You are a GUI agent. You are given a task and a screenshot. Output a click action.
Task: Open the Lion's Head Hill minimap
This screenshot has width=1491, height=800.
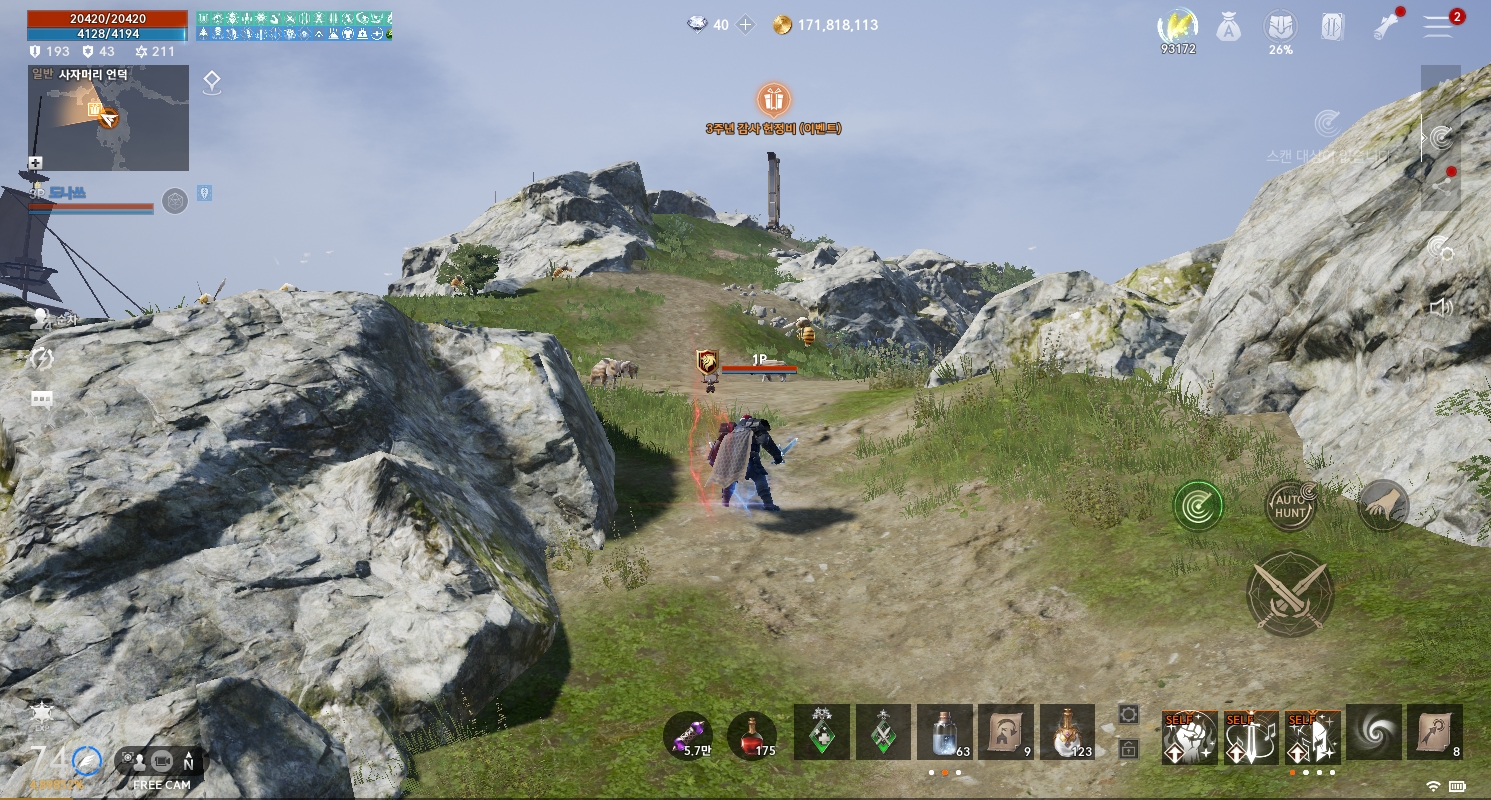click(108, 118)
